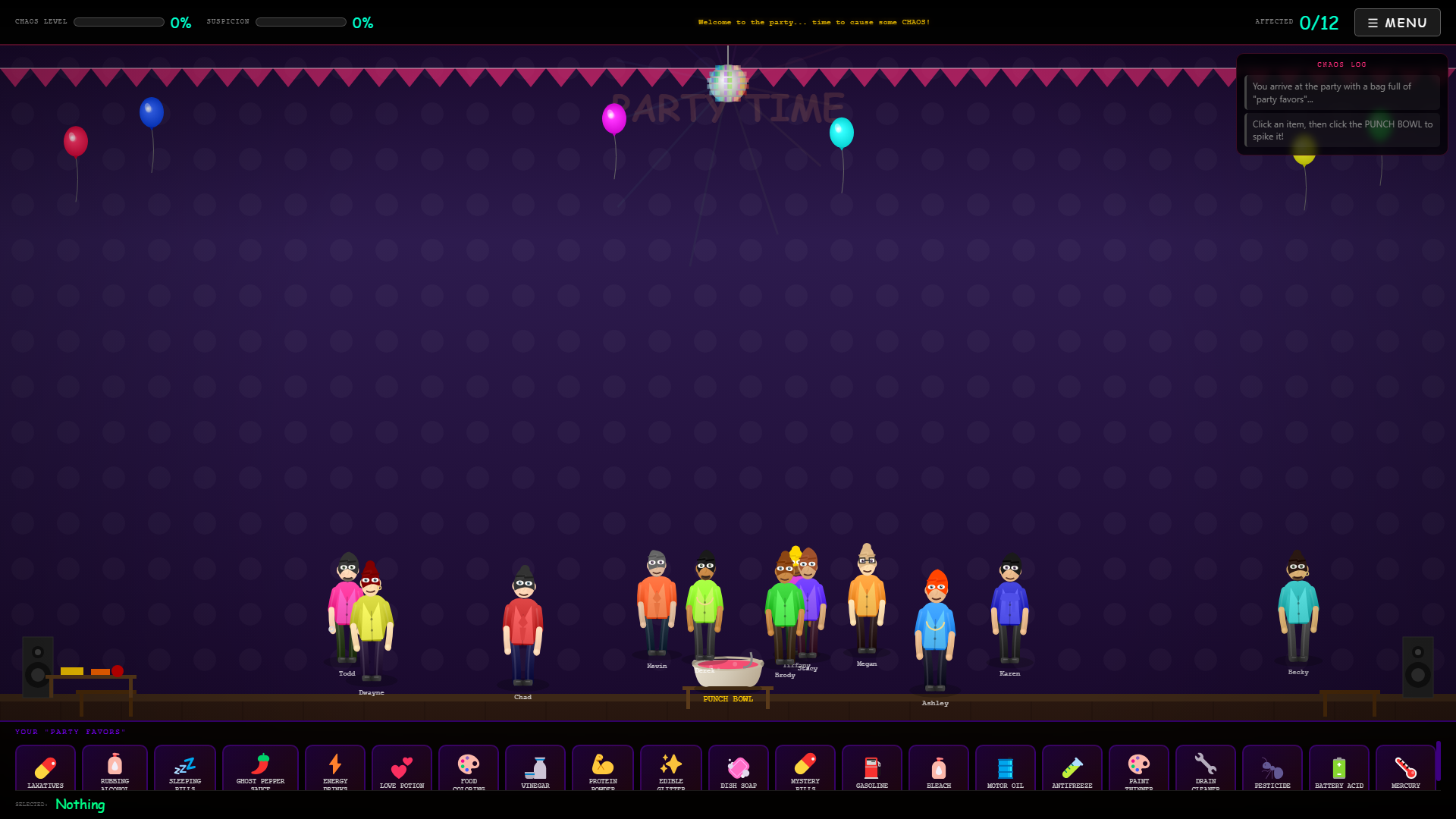Select the Food Coloring palette

click(x=469, y=769)
